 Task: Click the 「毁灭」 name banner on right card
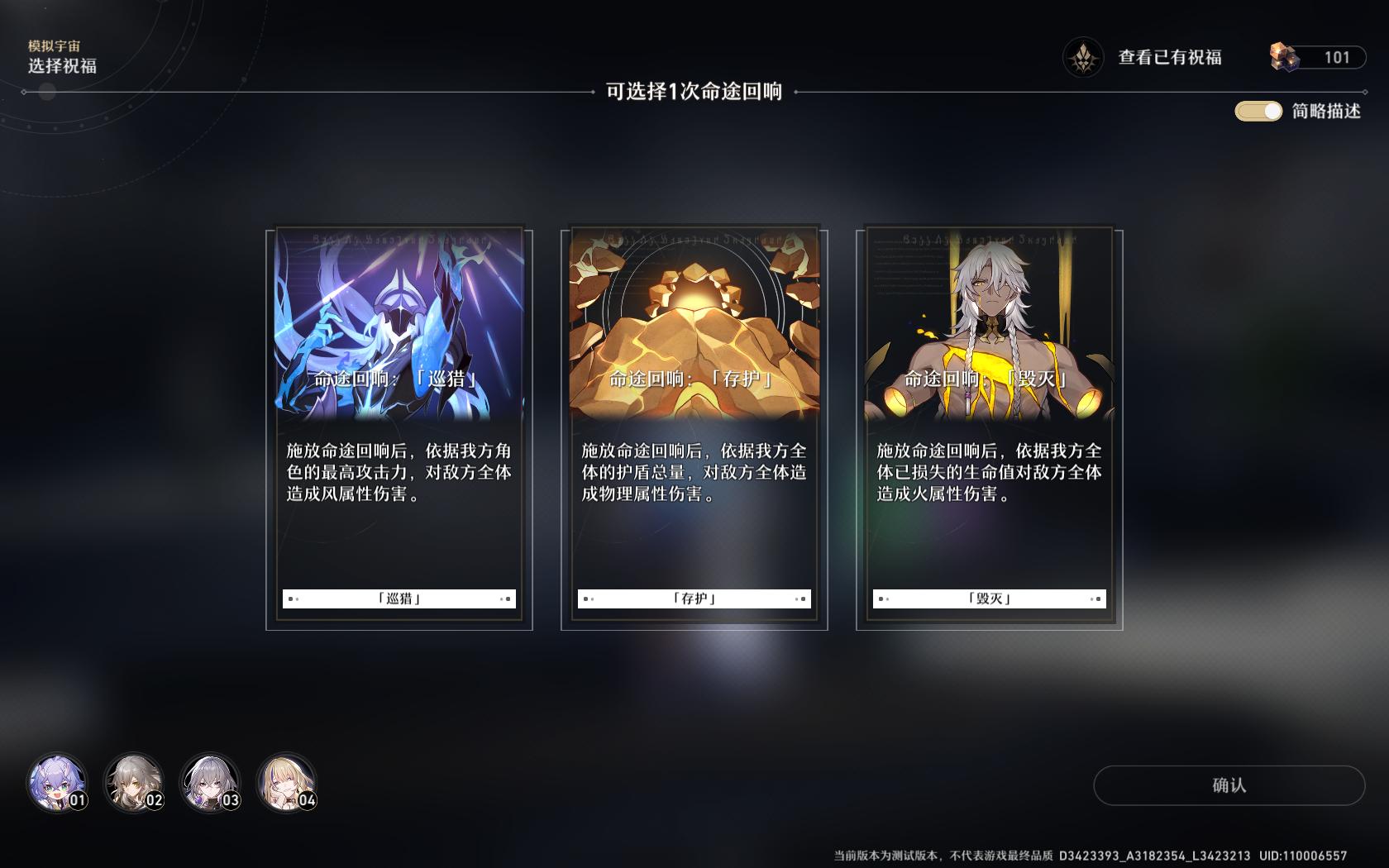(990, 598)
